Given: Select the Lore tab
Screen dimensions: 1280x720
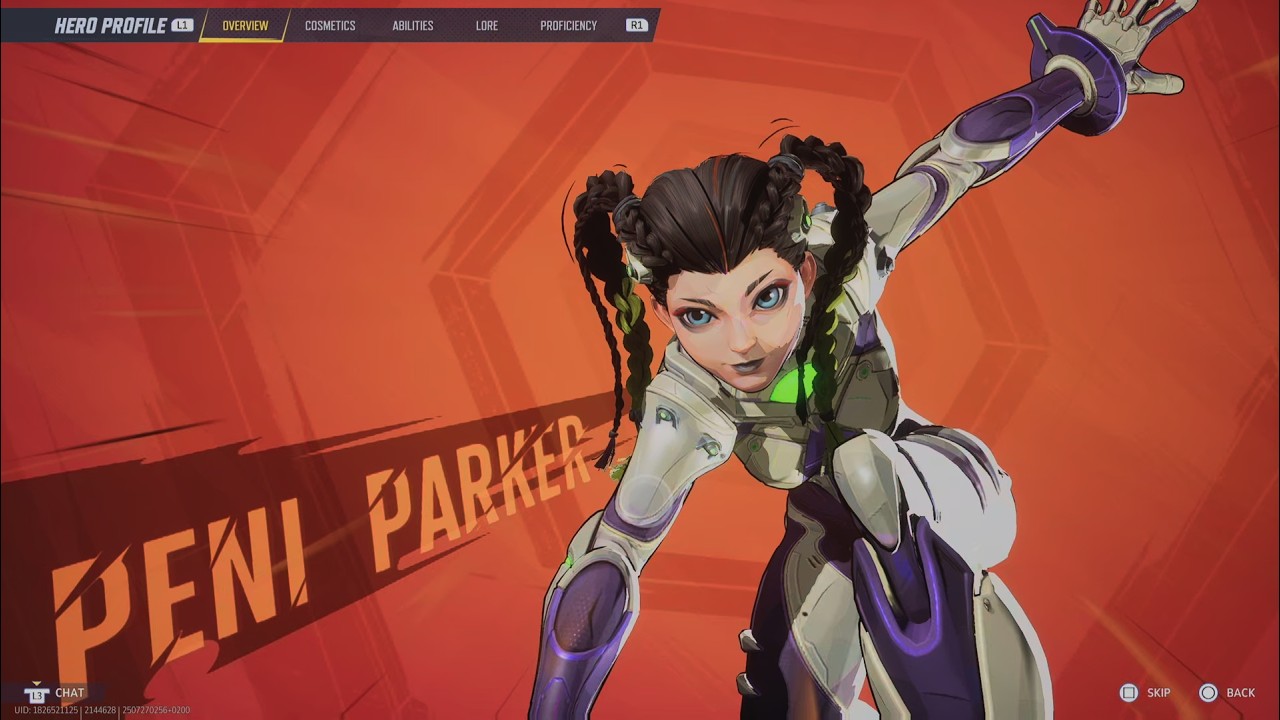Looking at the screenshot, I should (x=487, y=26).
